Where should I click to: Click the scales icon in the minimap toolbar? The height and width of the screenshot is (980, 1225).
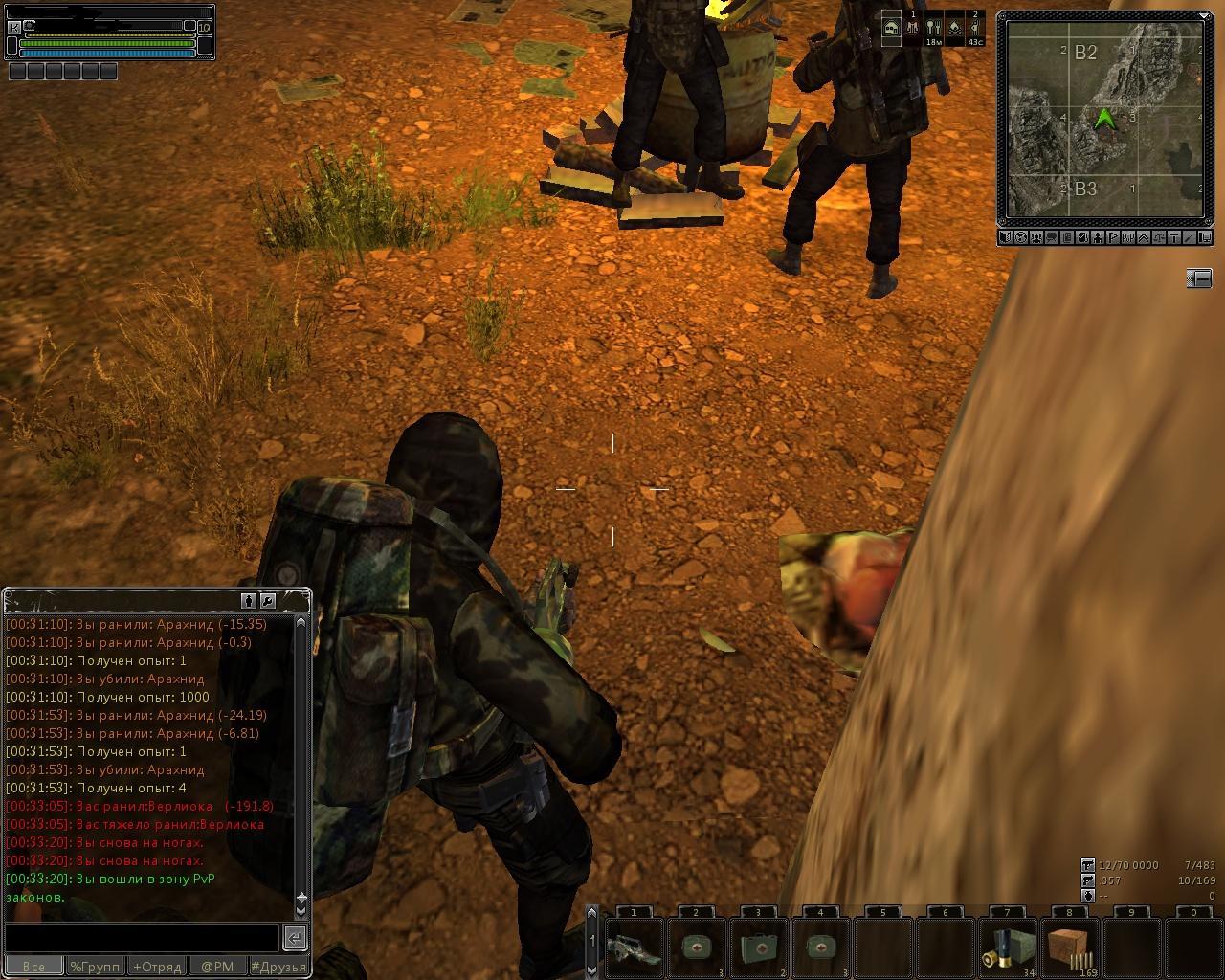1159,237
